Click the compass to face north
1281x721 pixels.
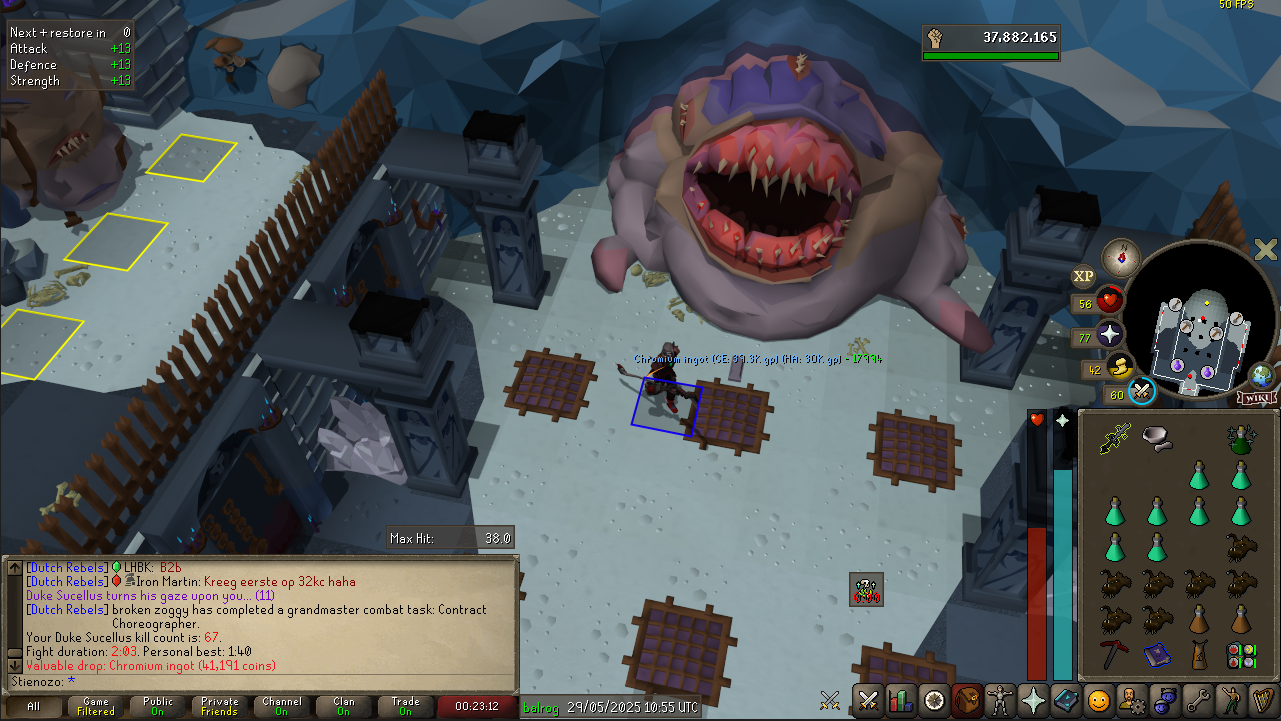1120,257
